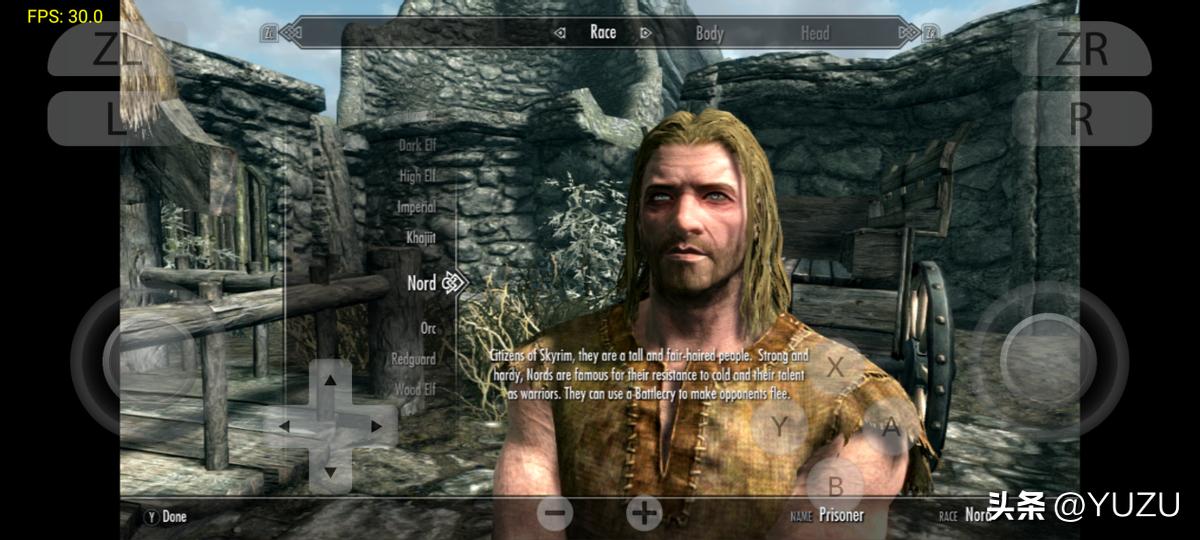The width and height of the screenshot is (1200, 540).
Task: Tap the on-screen plus button
Action: coord(644,513)
